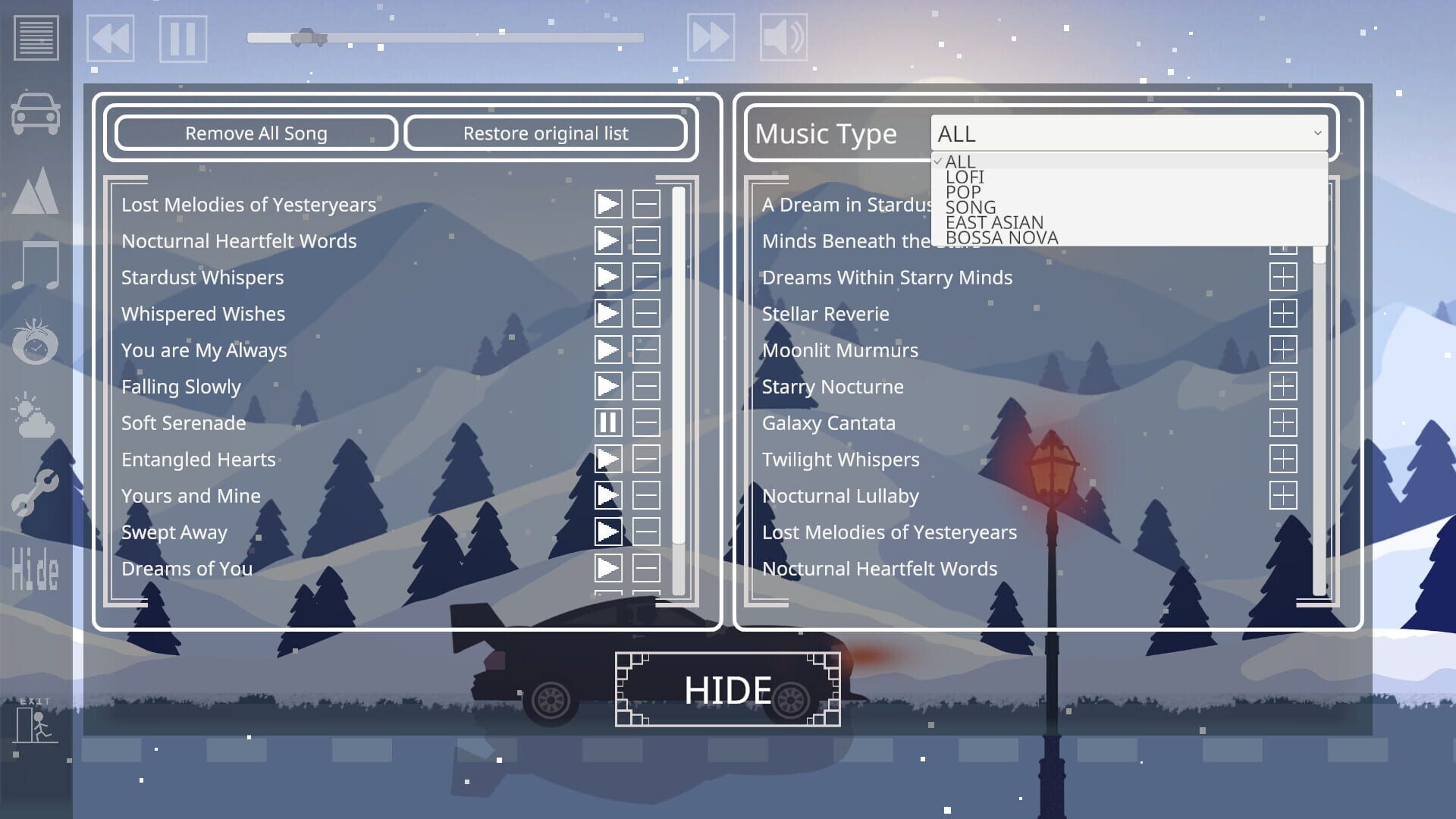Viewport: 1456px width, 819px height.
Task: Click Hide in the left sidebar
Action: 35,570
